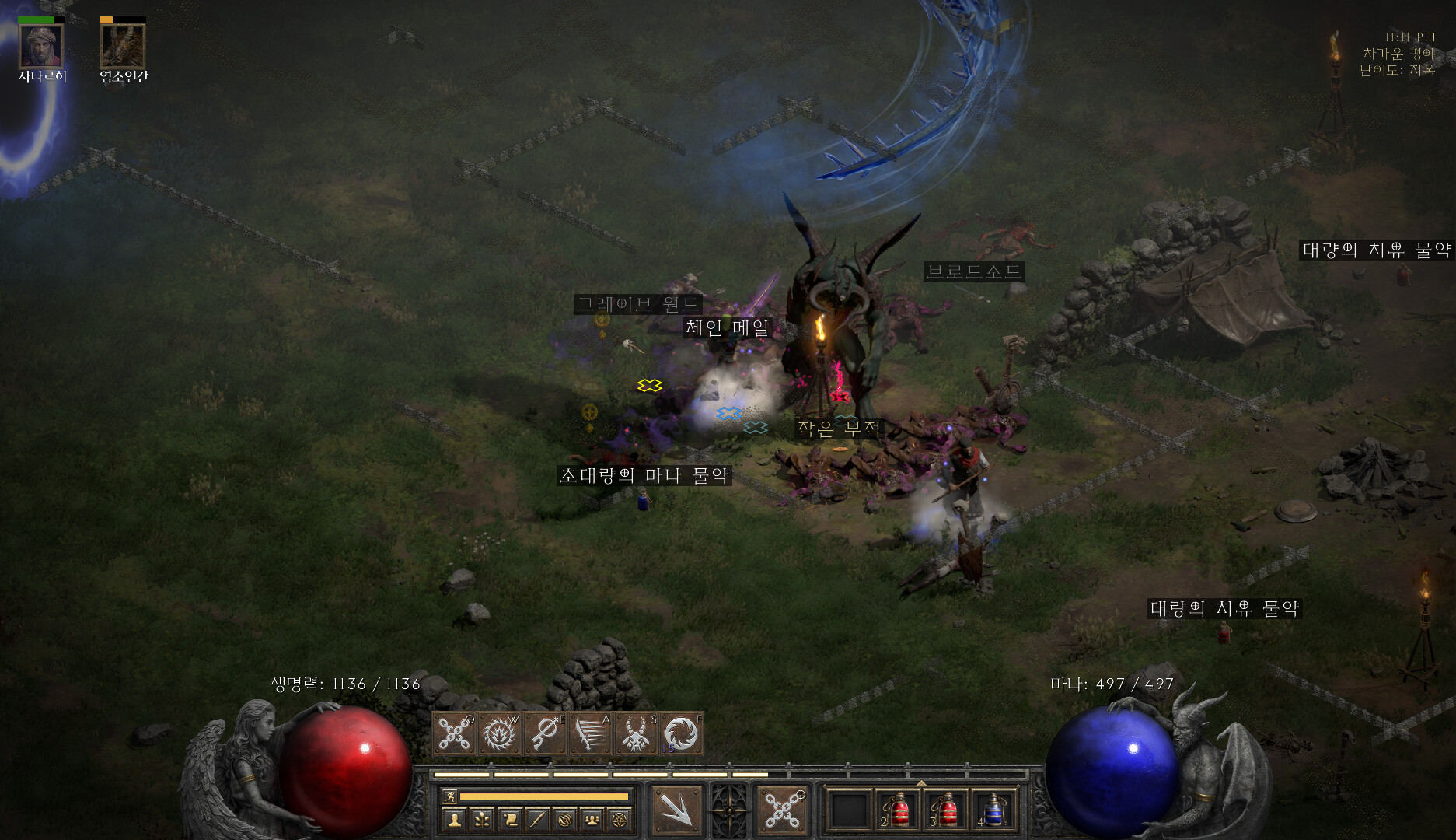Open the party screen button
This screenshot has height=840, width=1456.
592,819
